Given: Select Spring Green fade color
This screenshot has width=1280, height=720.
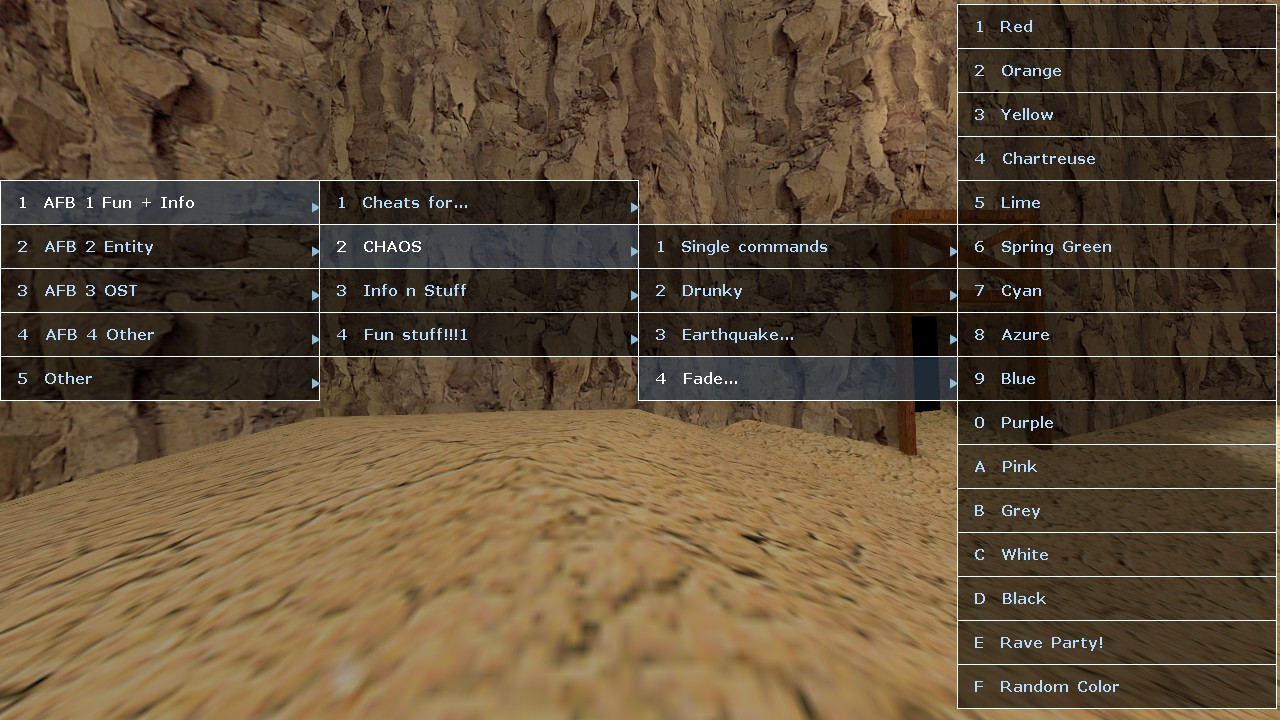Looking at the screenshot, I should click(x=1115, y=246).
